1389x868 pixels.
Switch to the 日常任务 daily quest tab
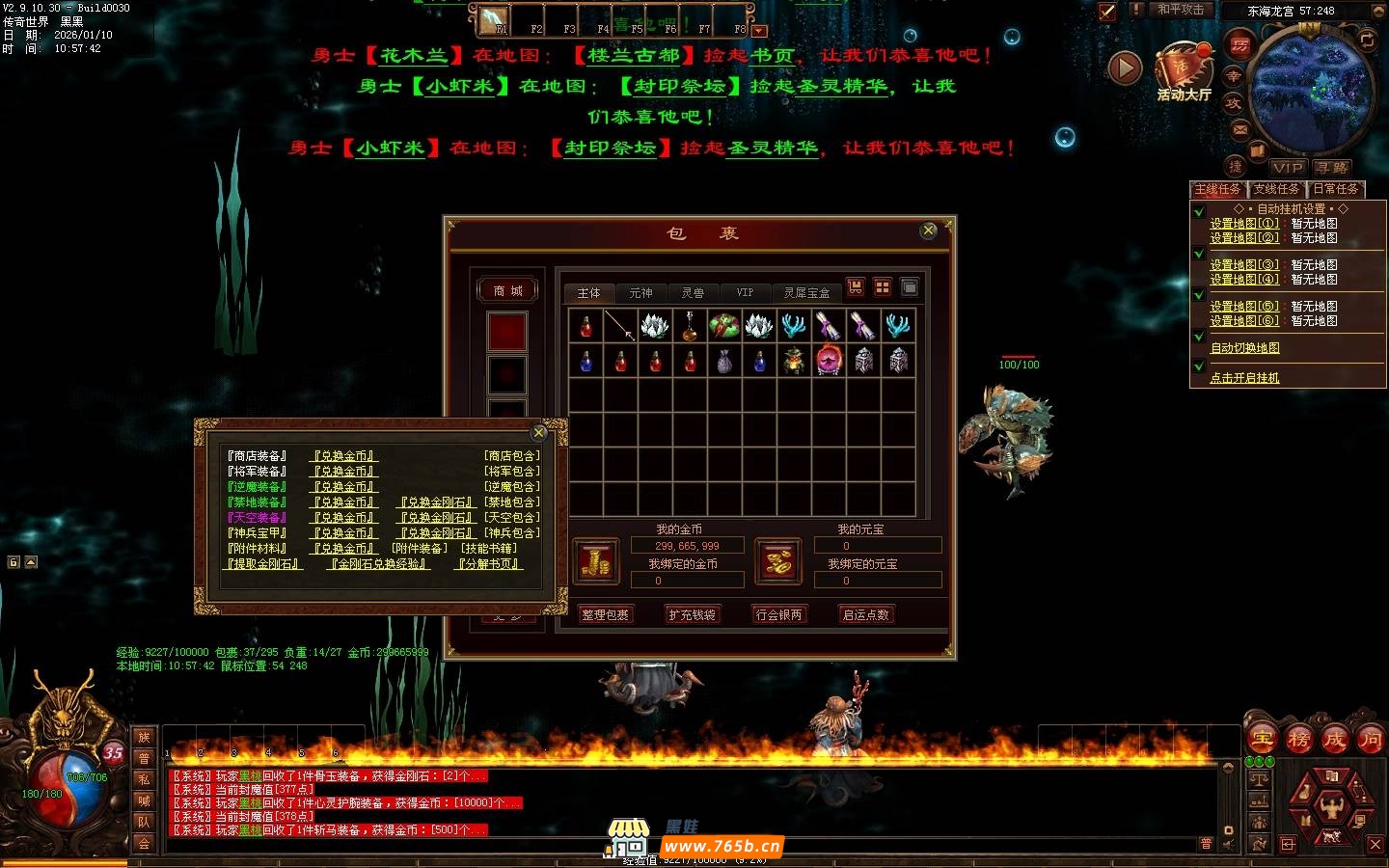pyautogui.click(x=1335, y=189)
